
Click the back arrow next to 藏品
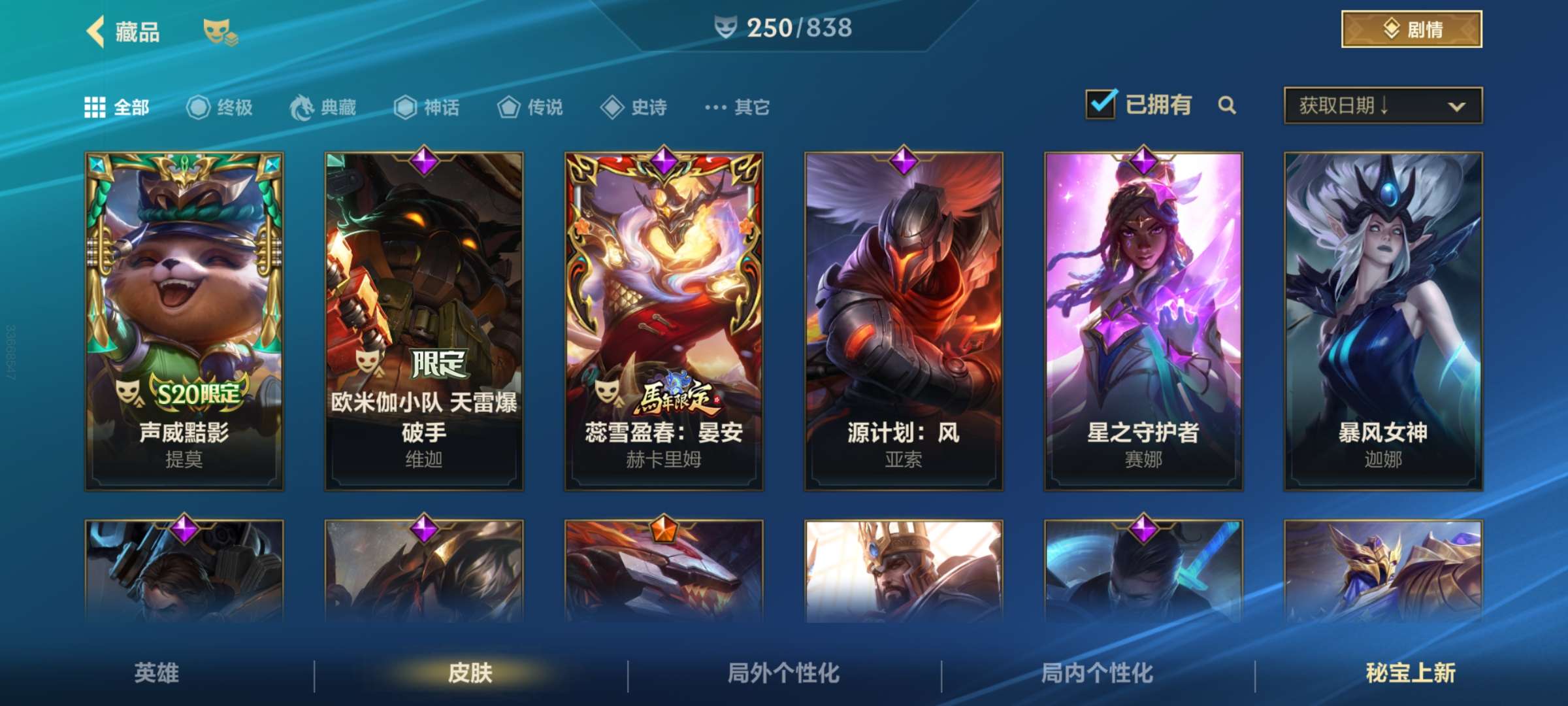pos(97,31)
